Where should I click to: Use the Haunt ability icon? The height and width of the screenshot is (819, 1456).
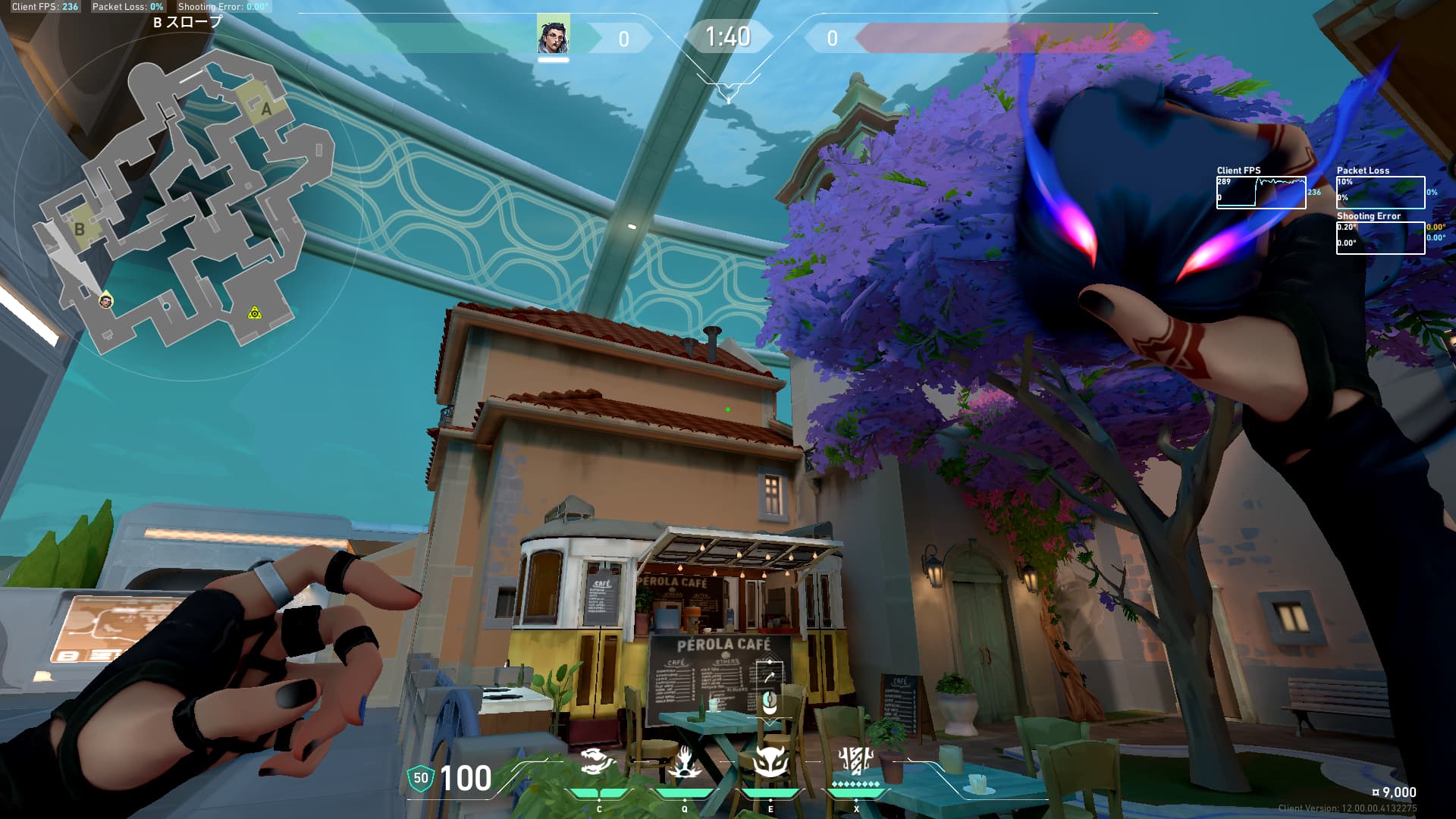point(770,762)
